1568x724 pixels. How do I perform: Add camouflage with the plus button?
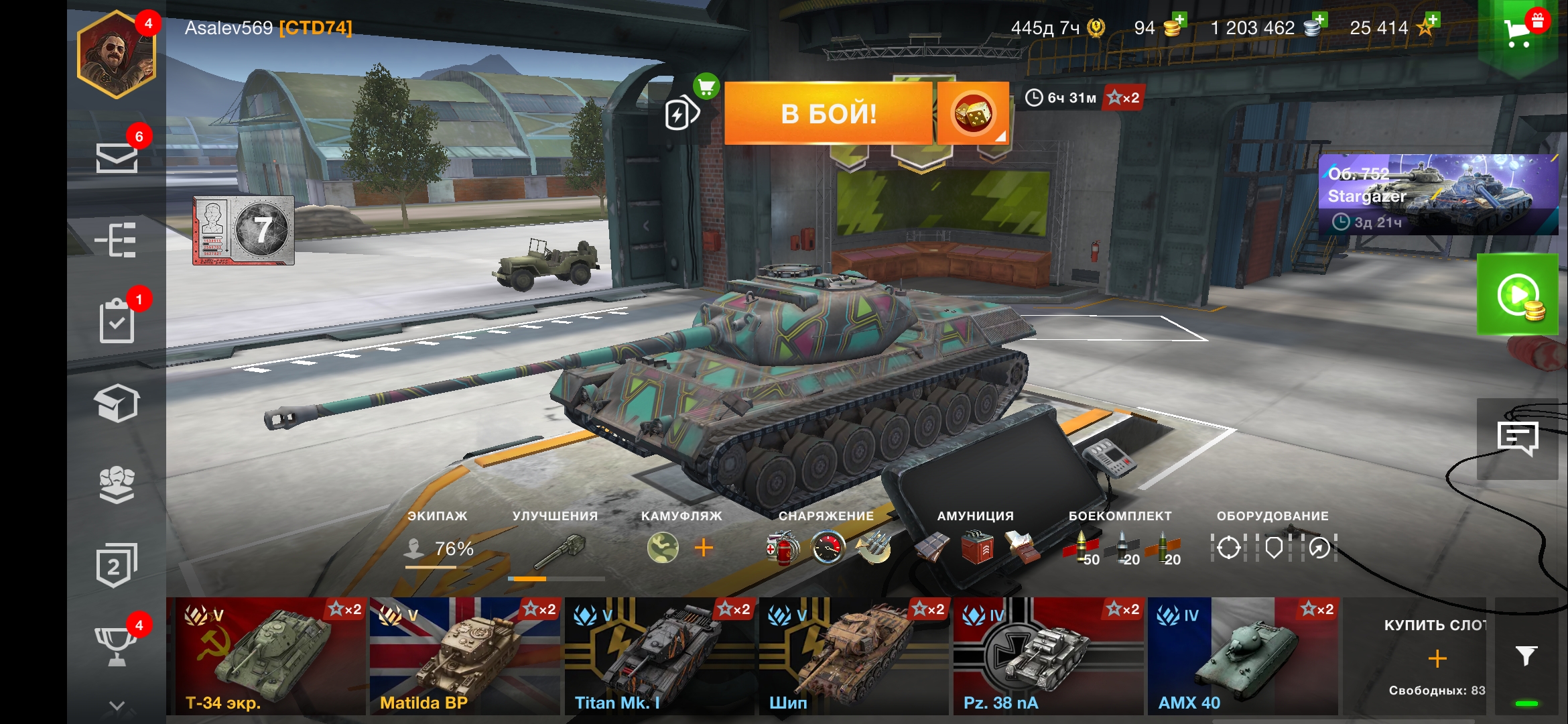[704, 548]
